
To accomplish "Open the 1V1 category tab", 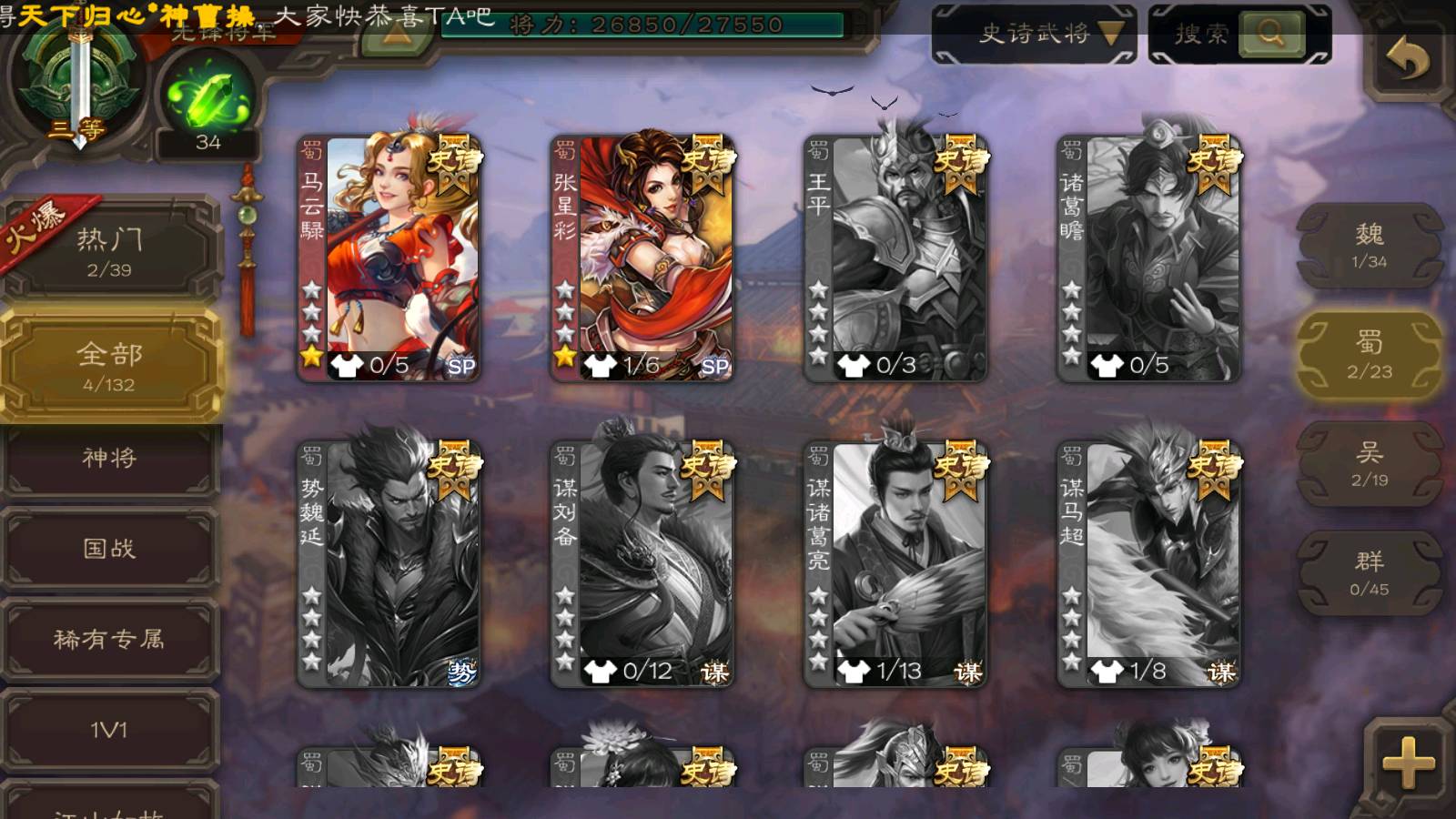I will tap(109, 730).
